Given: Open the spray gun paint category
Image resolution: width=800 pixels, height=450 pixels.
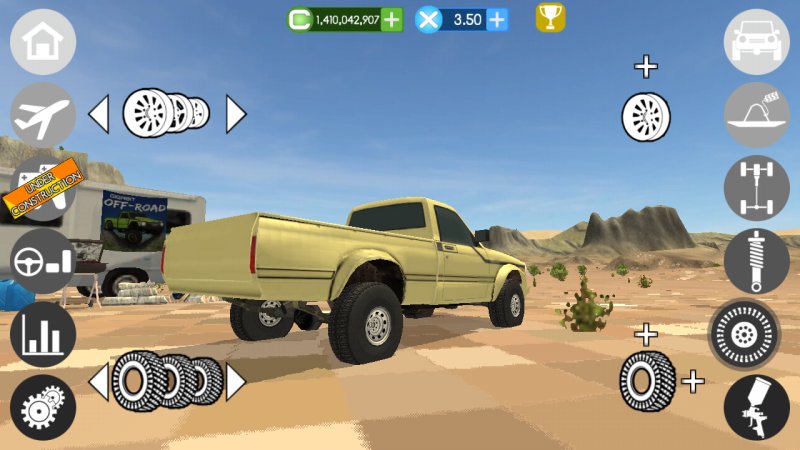Looking at the screenshot, I should [757, 407].
